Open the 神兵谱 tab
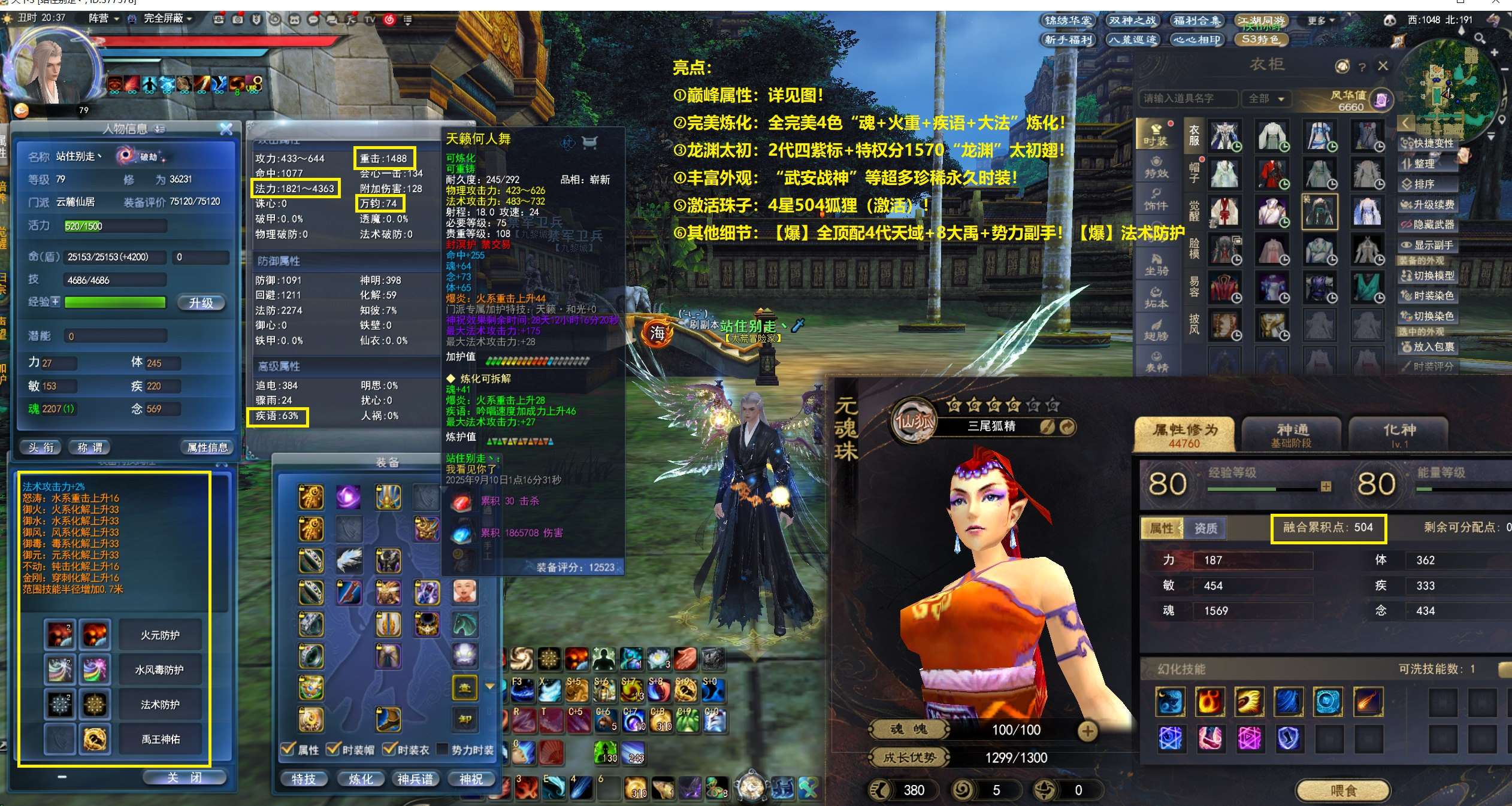This screenshot has height=806, width=1512. [415, 778]
